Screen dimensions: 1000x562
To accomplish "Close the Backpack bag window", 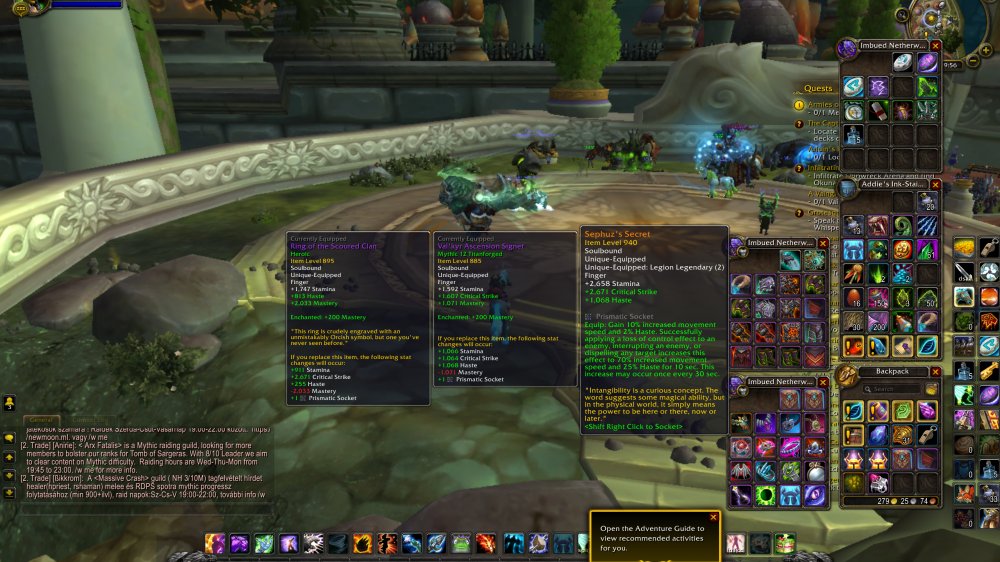I will (936, 370).
